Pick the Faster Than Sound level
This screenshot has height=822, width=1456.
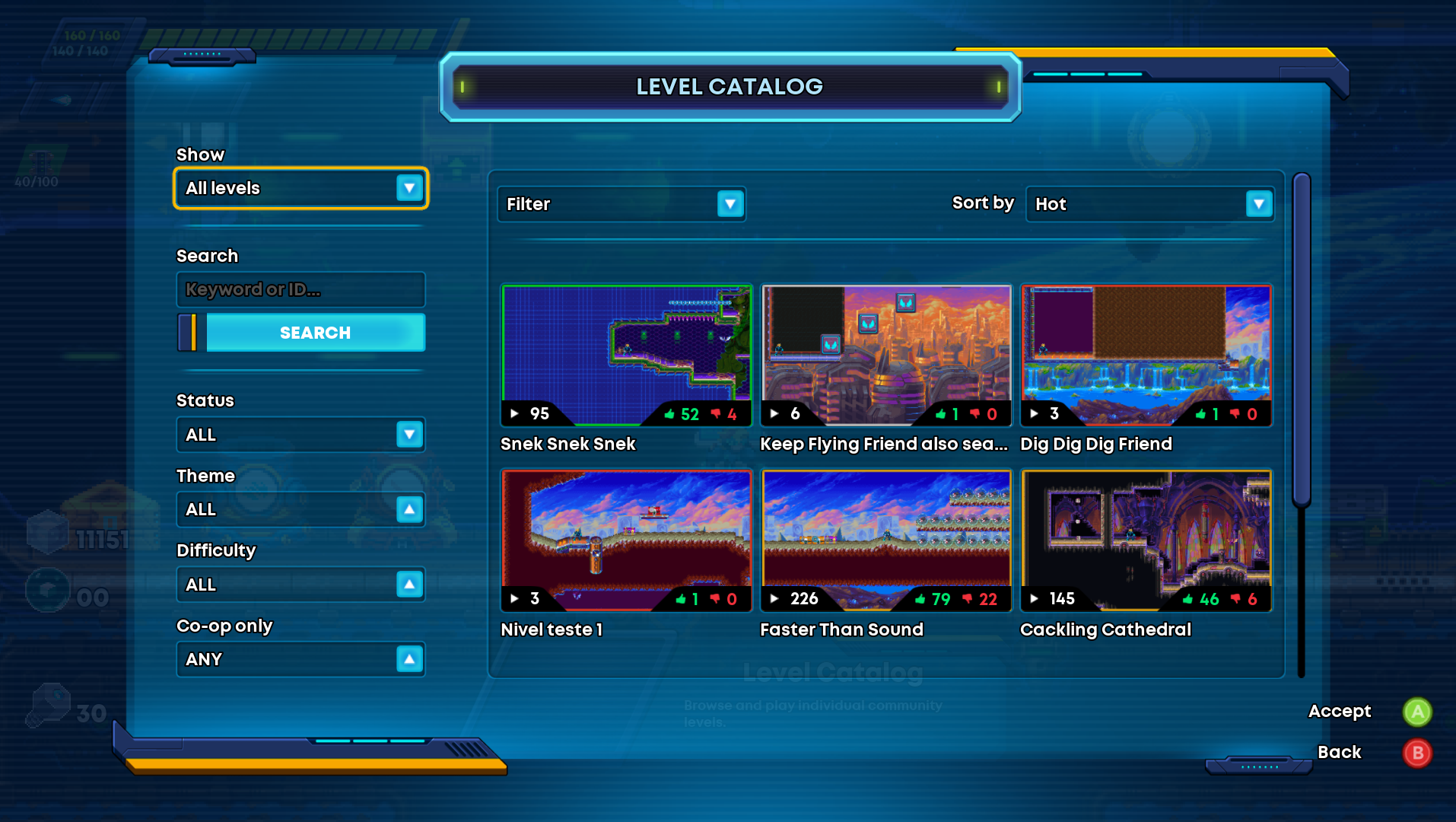(886, 540)
